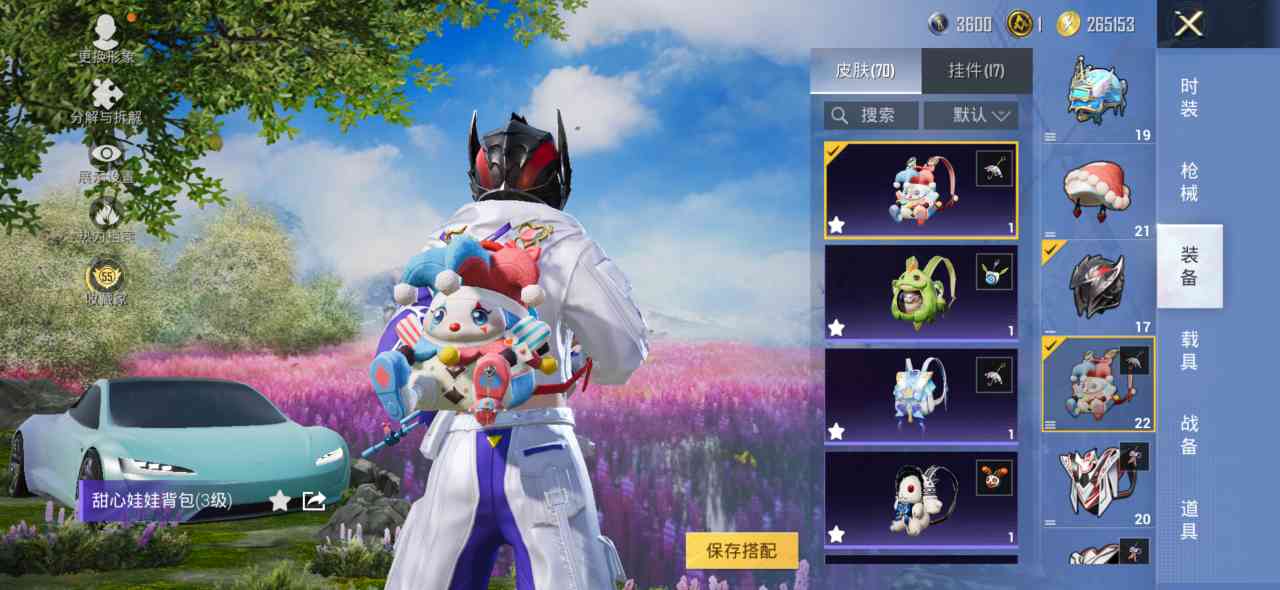The height and width of the screenshot is (590, 1280).
Task: Select the 皮肤 (skins) tab
Action: [865, 71]
